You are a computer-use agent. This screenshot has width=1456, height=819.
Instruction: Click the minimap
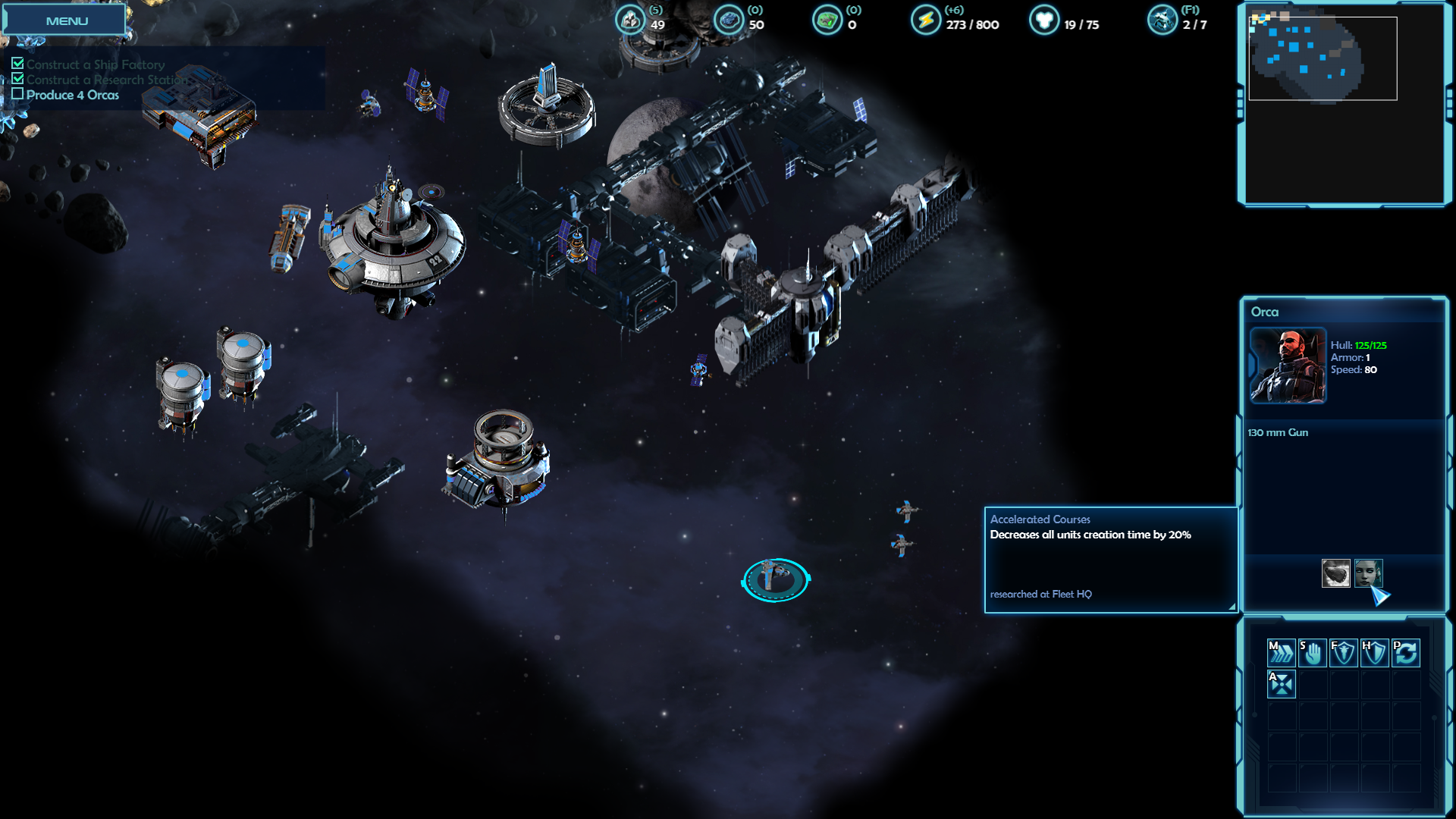(x=1322, y=58)
